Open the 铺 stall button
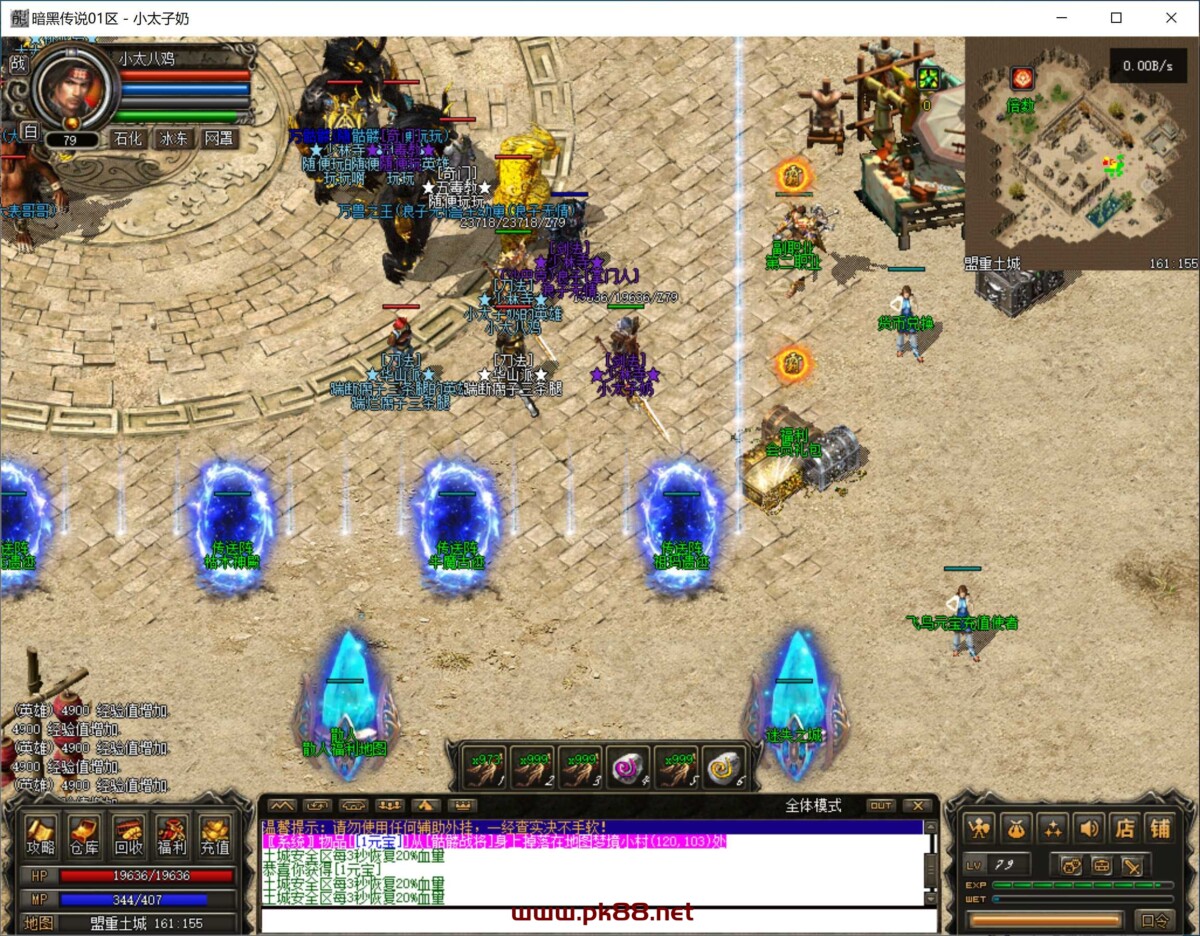The image size is (1200, 936). 1160,827
